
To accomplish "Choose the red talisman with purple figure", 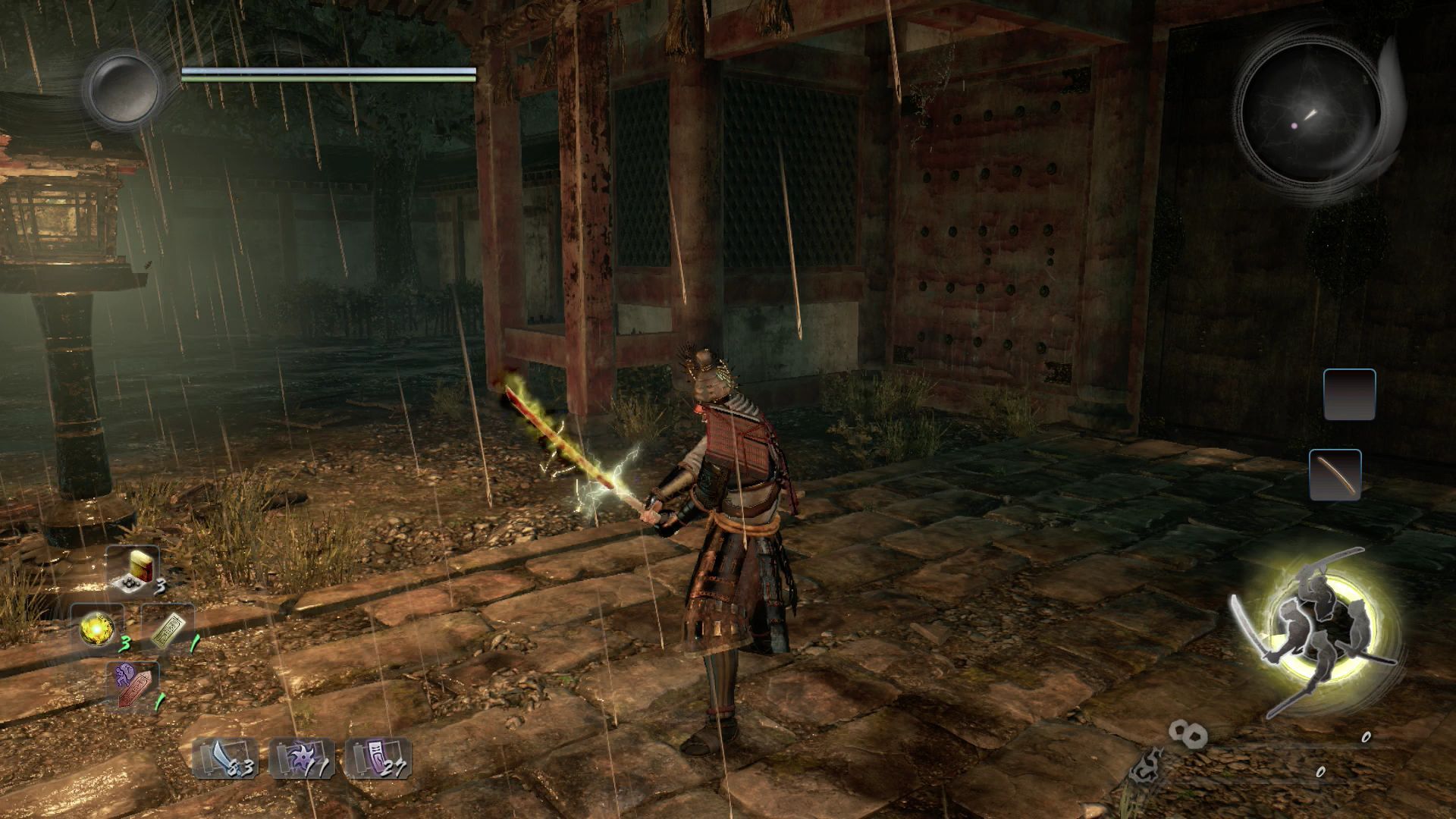I will tap(134, 685).
